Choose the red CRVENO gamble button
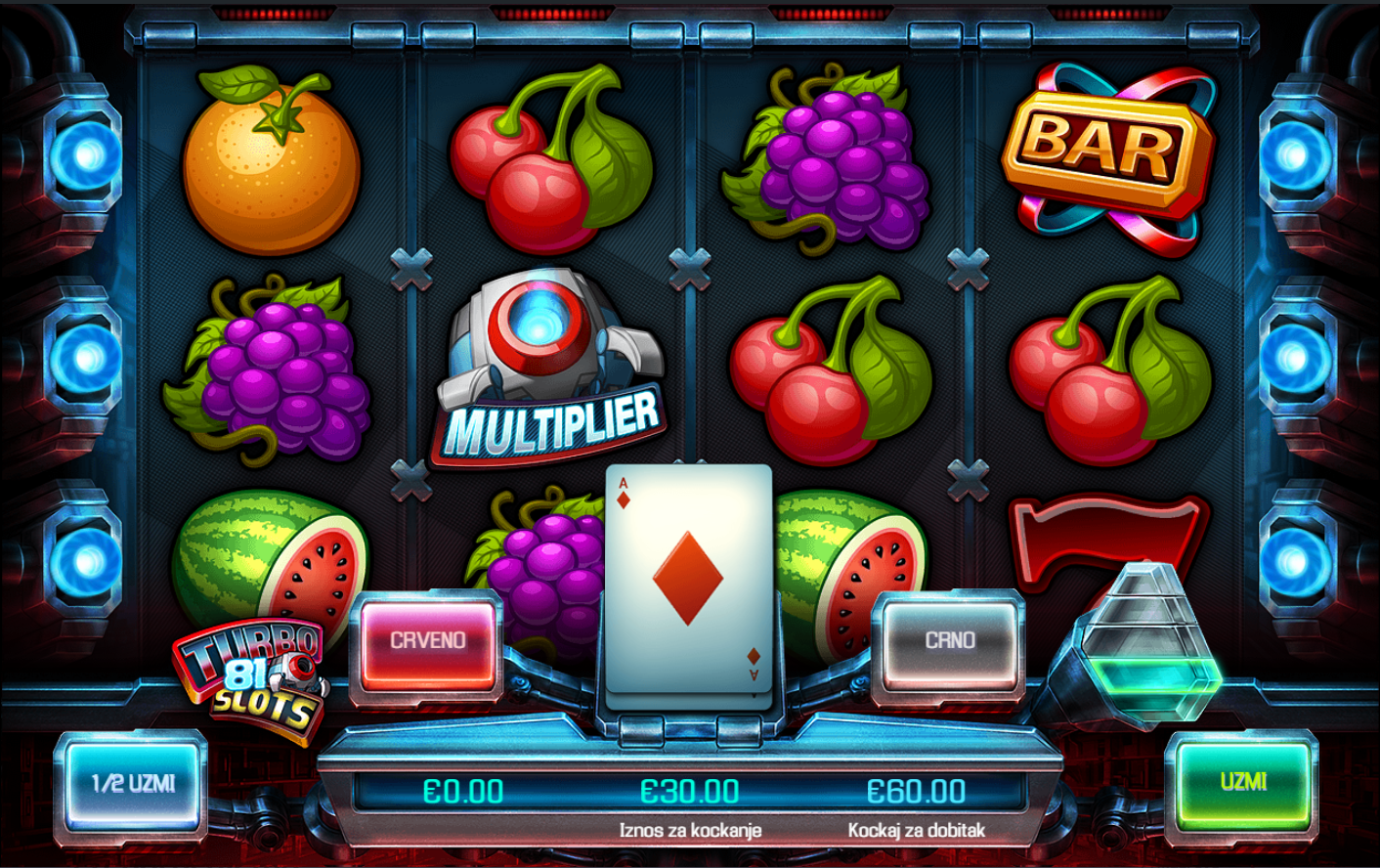 (428, 641)
